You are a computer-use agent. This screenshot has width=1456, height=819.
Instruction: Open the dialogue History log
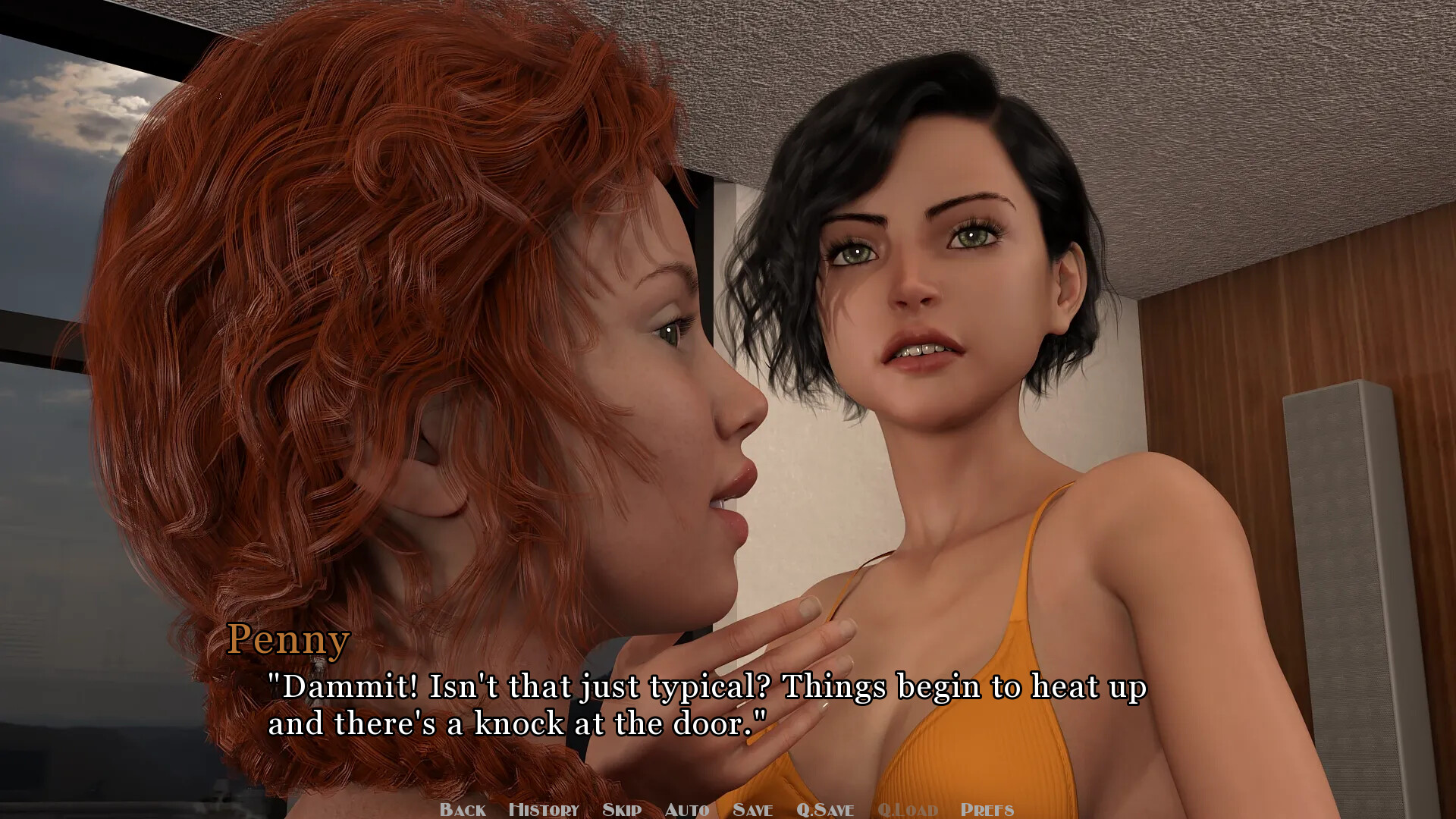coord(544,809)
